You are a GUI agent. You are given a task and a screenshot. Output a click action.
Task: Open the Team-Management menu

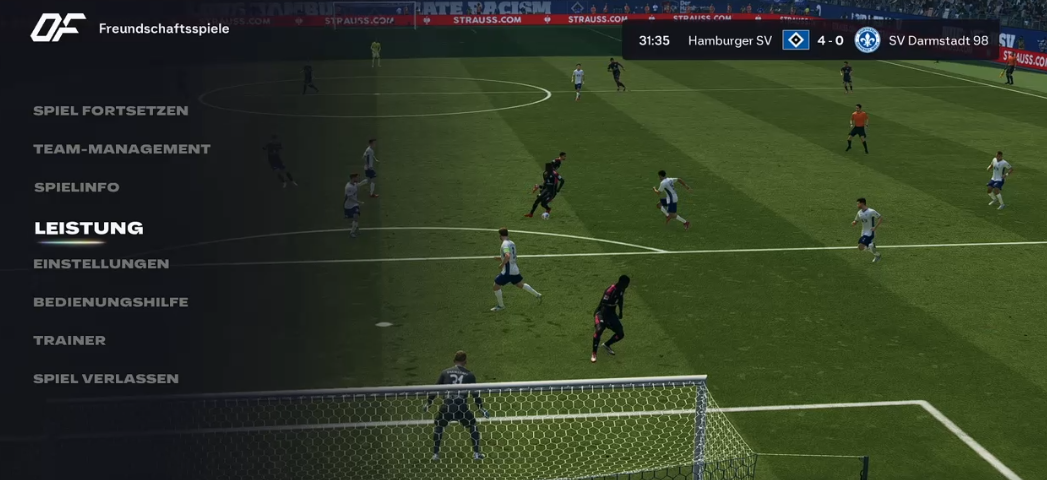click(121, 149)
